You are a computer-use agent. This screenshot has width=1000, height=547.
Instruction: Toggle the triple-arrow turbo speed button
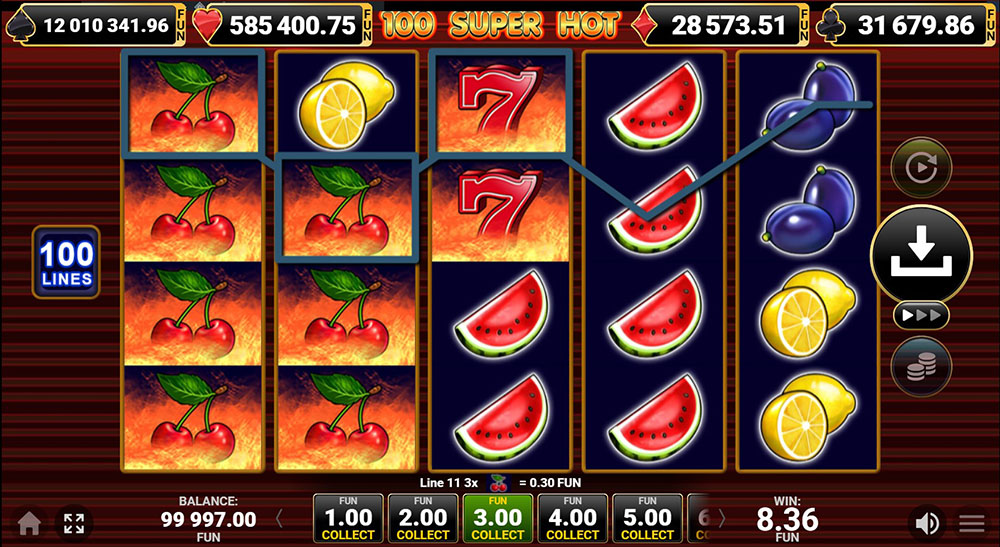(x=921, y=315)
